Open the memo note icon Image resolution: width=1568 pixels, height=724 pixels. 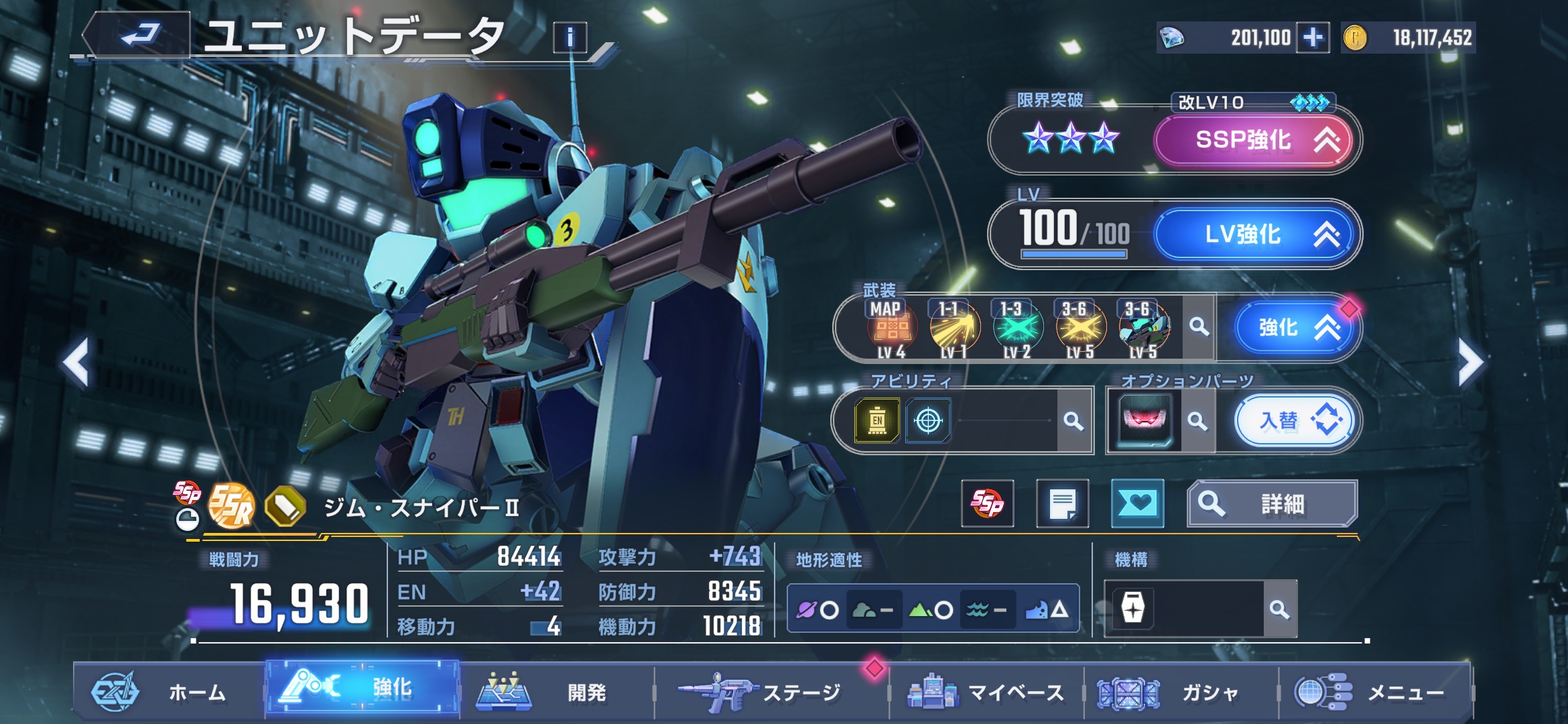1062,503
